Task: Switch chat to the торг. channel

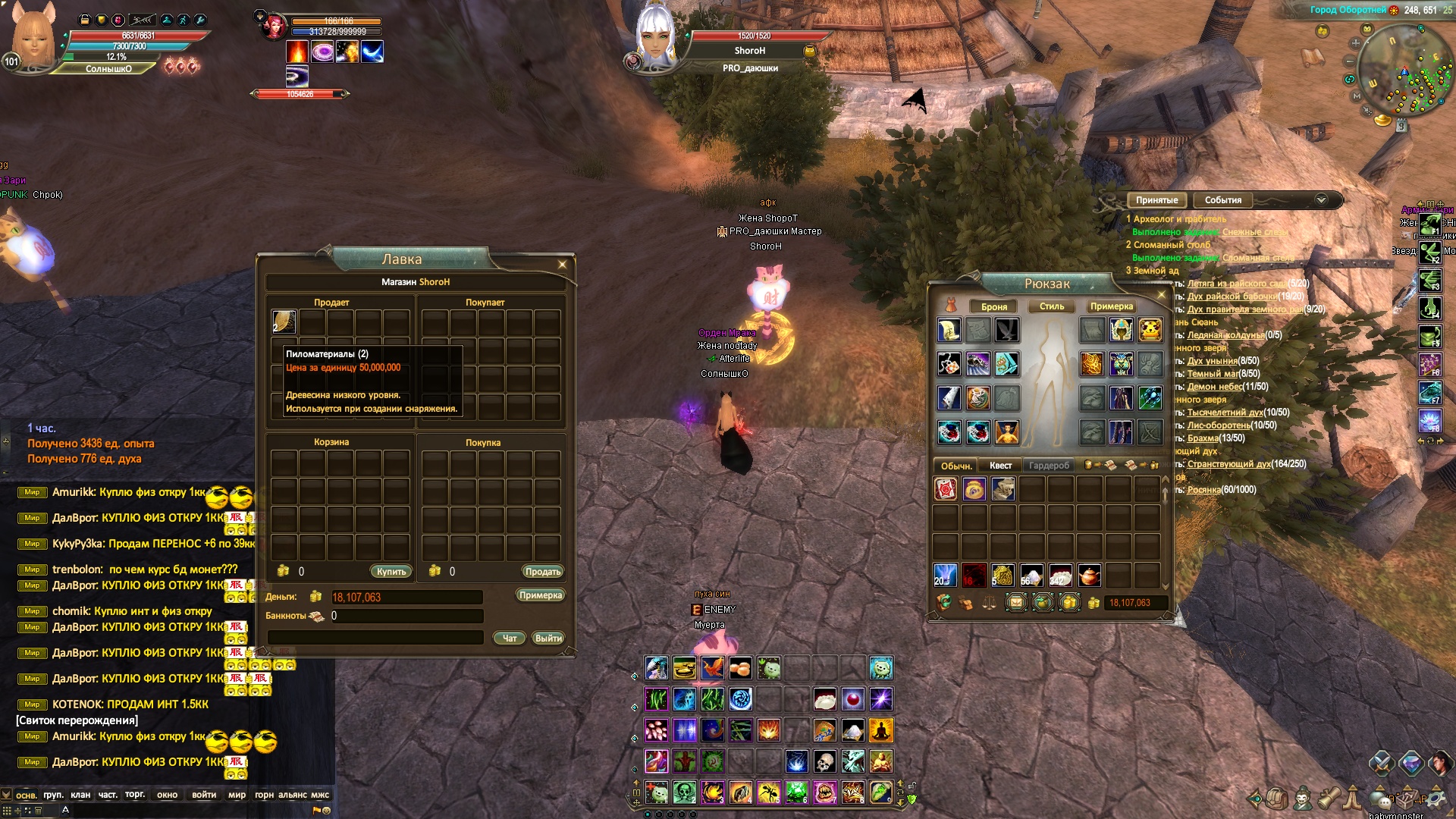Action: click(x=135, y=795)
